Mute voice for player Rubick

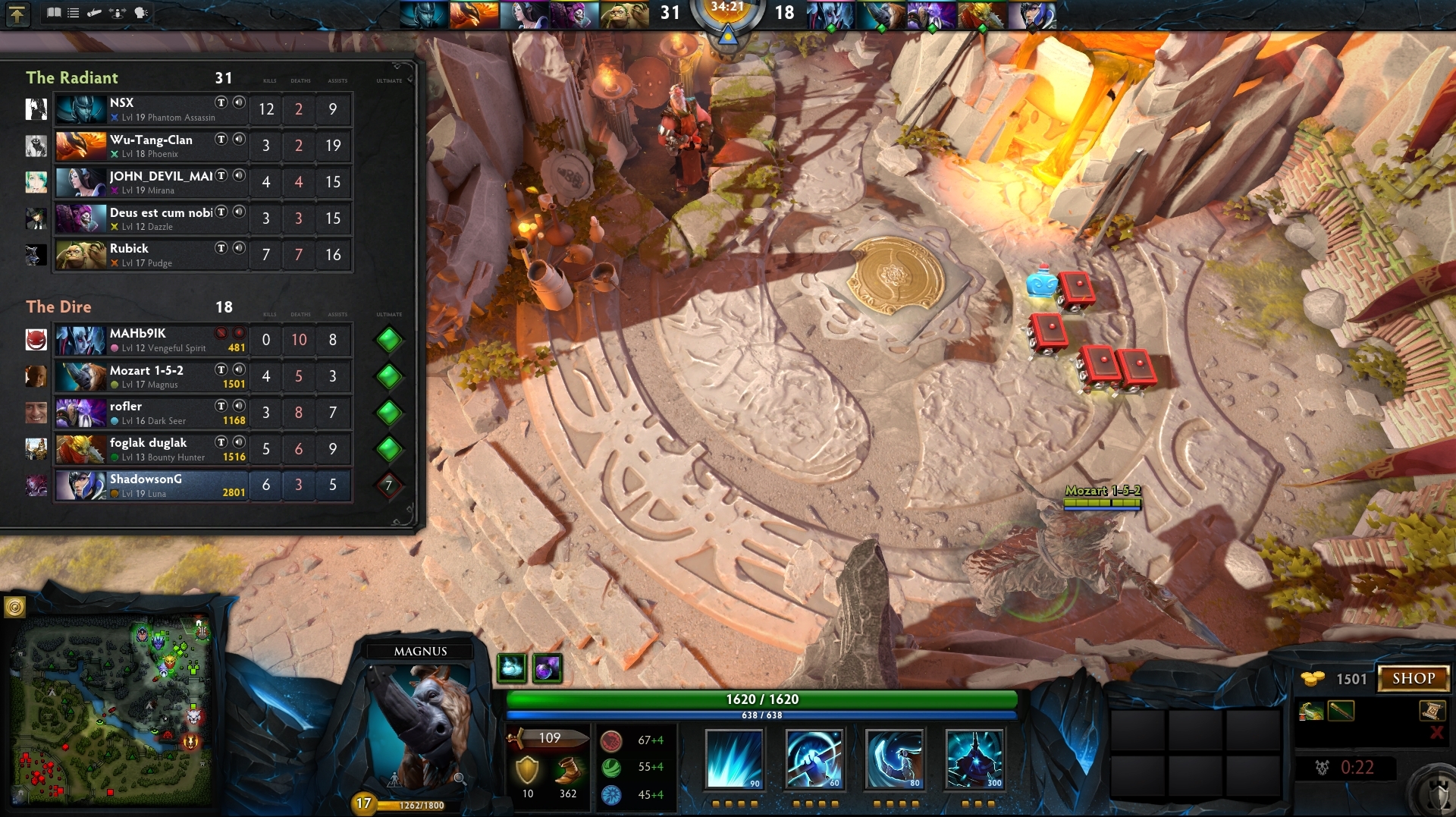239,248
